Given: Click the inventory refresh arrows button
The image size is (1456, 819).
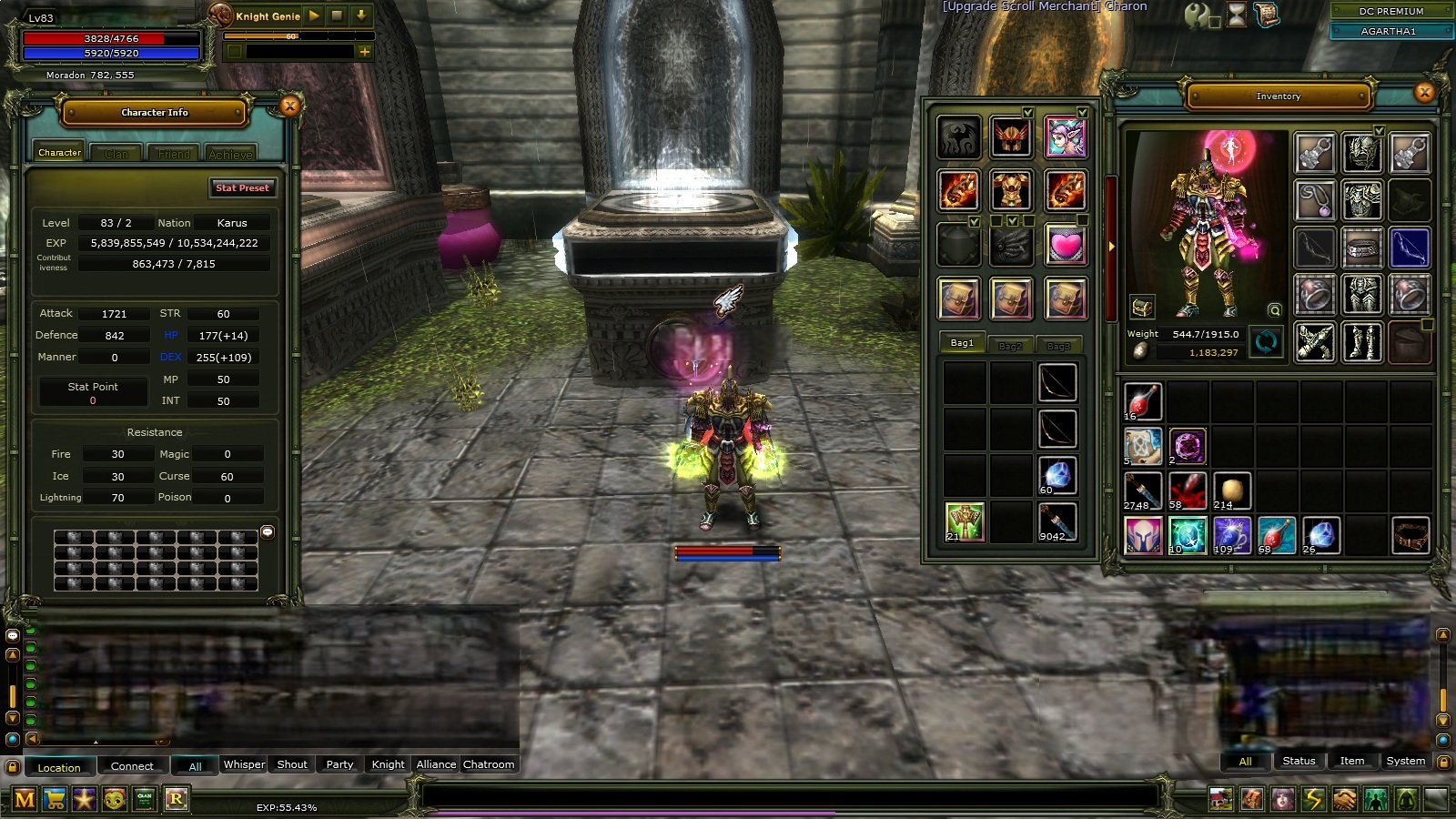Looking at the screenshot, I should coord(1266,342).
